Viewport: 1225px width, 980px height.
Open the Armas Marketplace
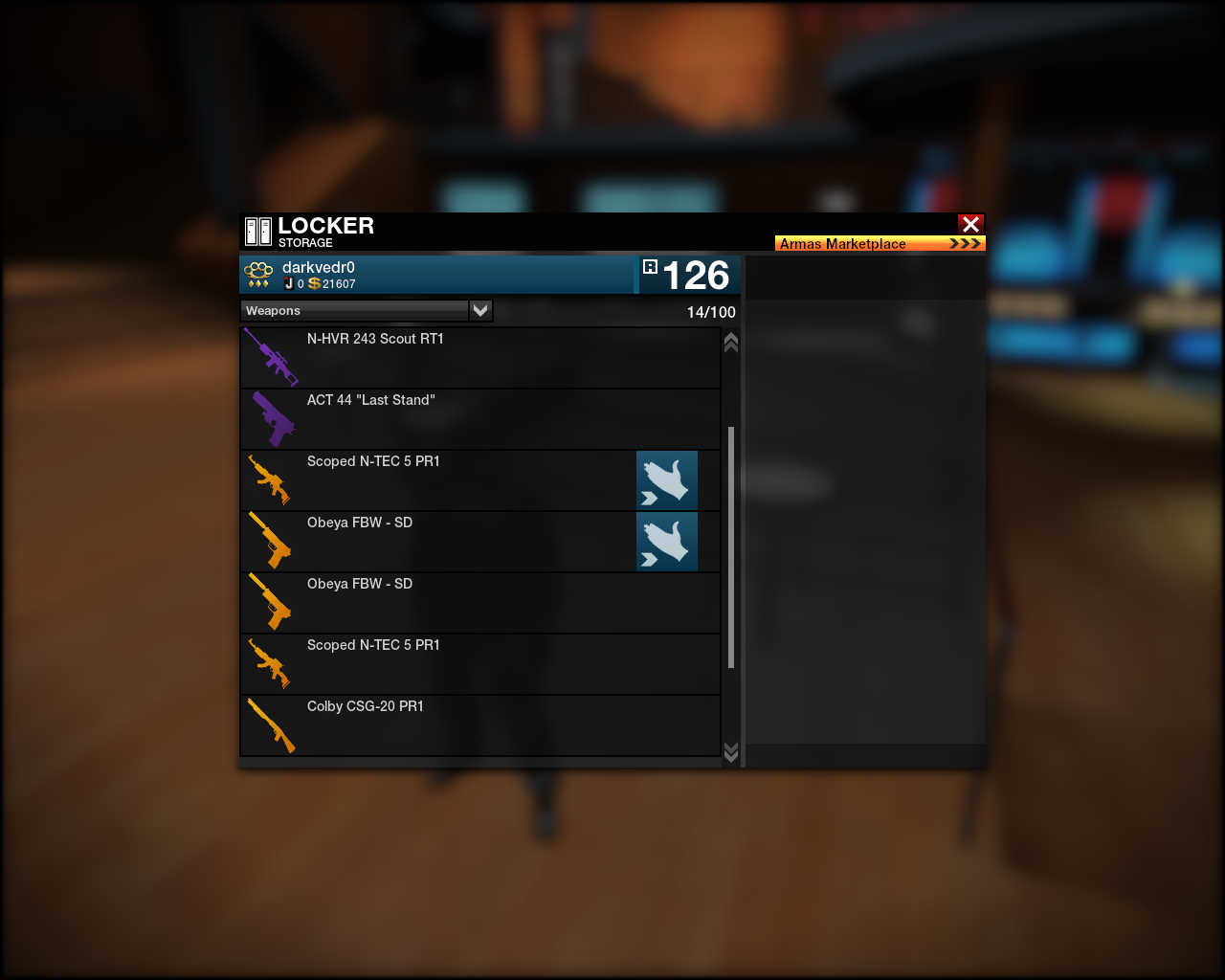[880, 243]
